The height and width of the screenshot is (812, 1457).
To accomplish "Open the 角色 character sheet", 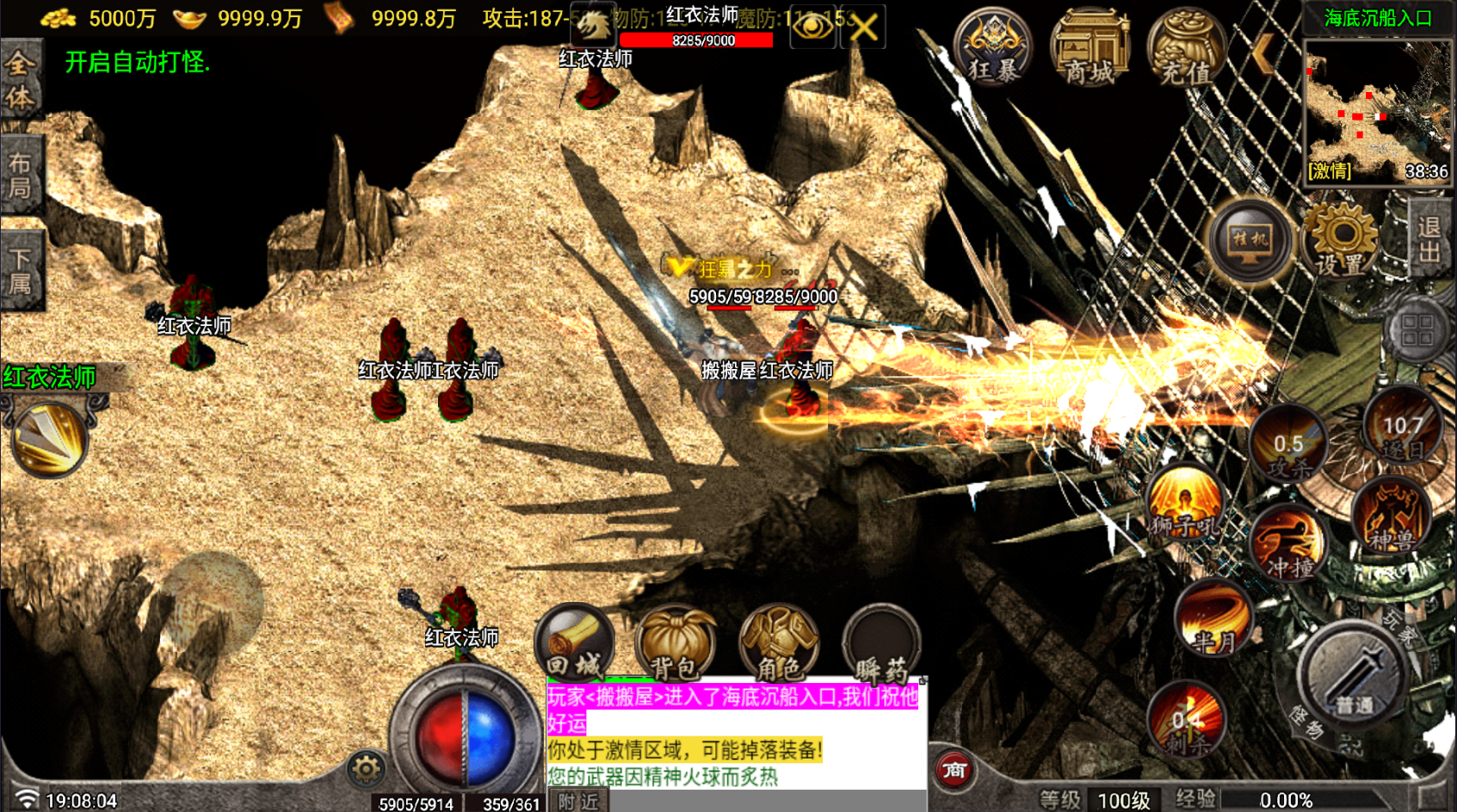I will point(778,645).
